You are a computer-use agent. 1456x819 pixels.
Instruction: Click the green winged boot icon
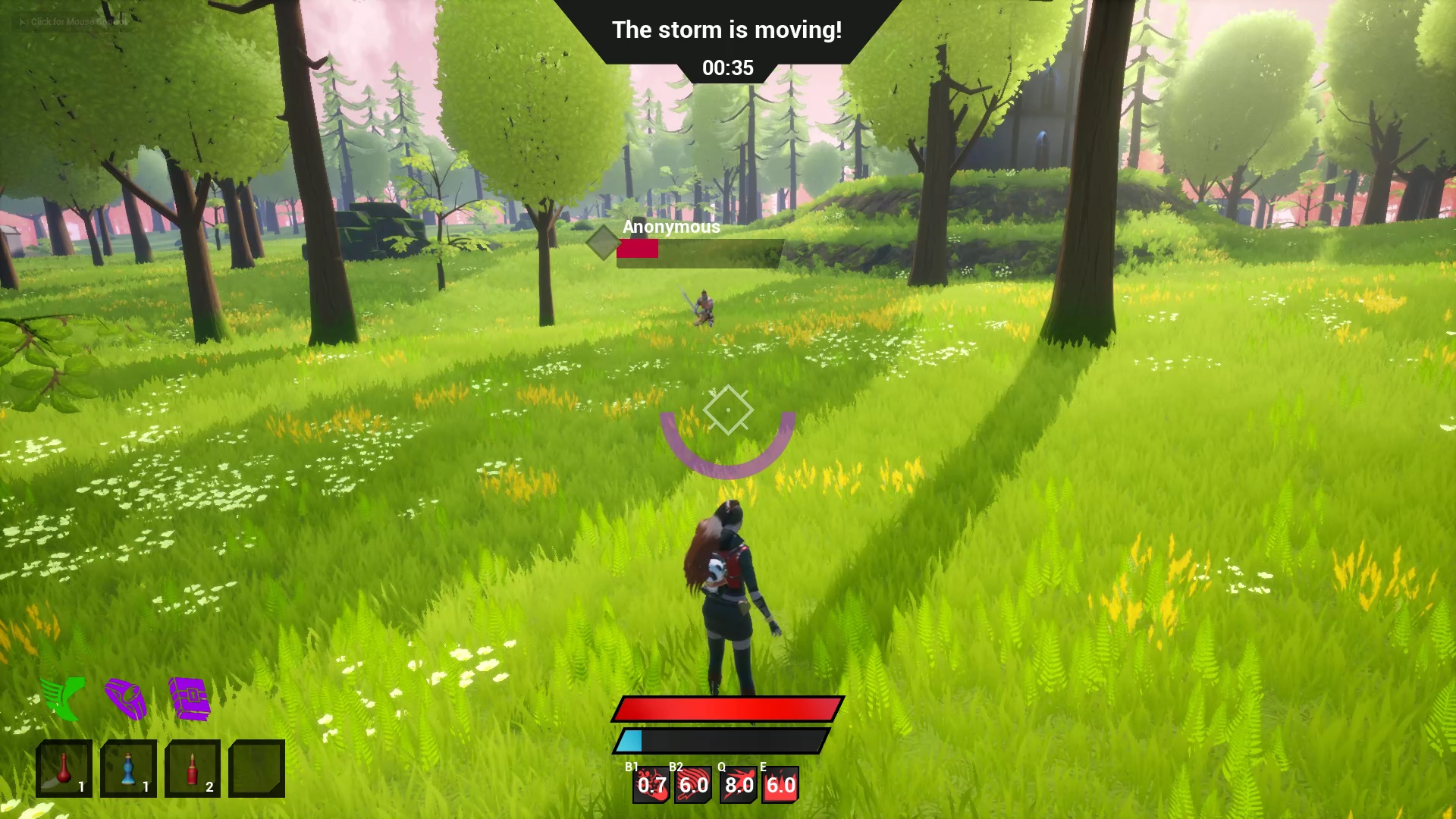point(64,698)
